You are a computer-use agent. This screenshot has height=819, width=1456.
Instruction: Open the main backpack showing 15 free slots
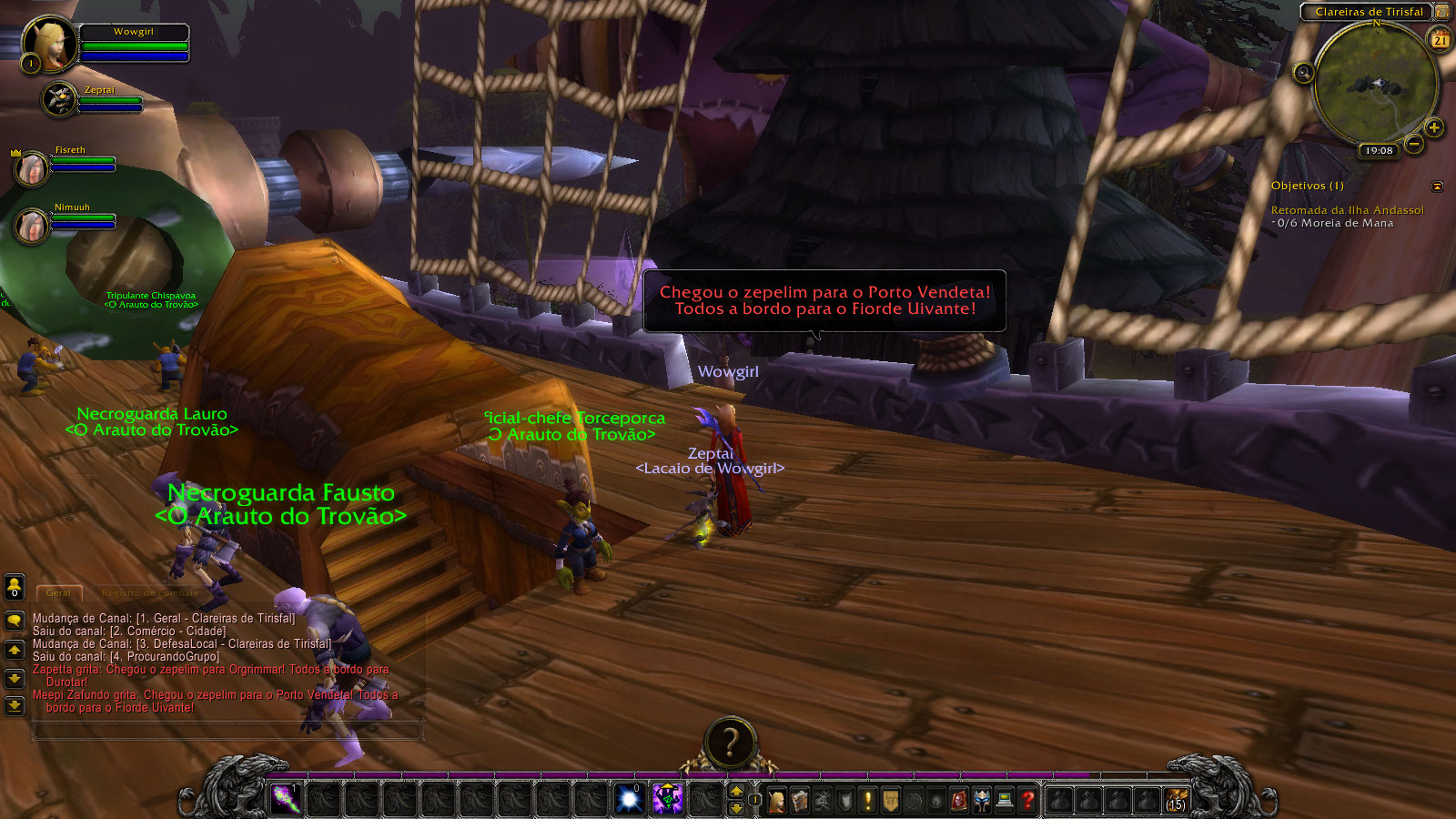tap(1176, 800)
